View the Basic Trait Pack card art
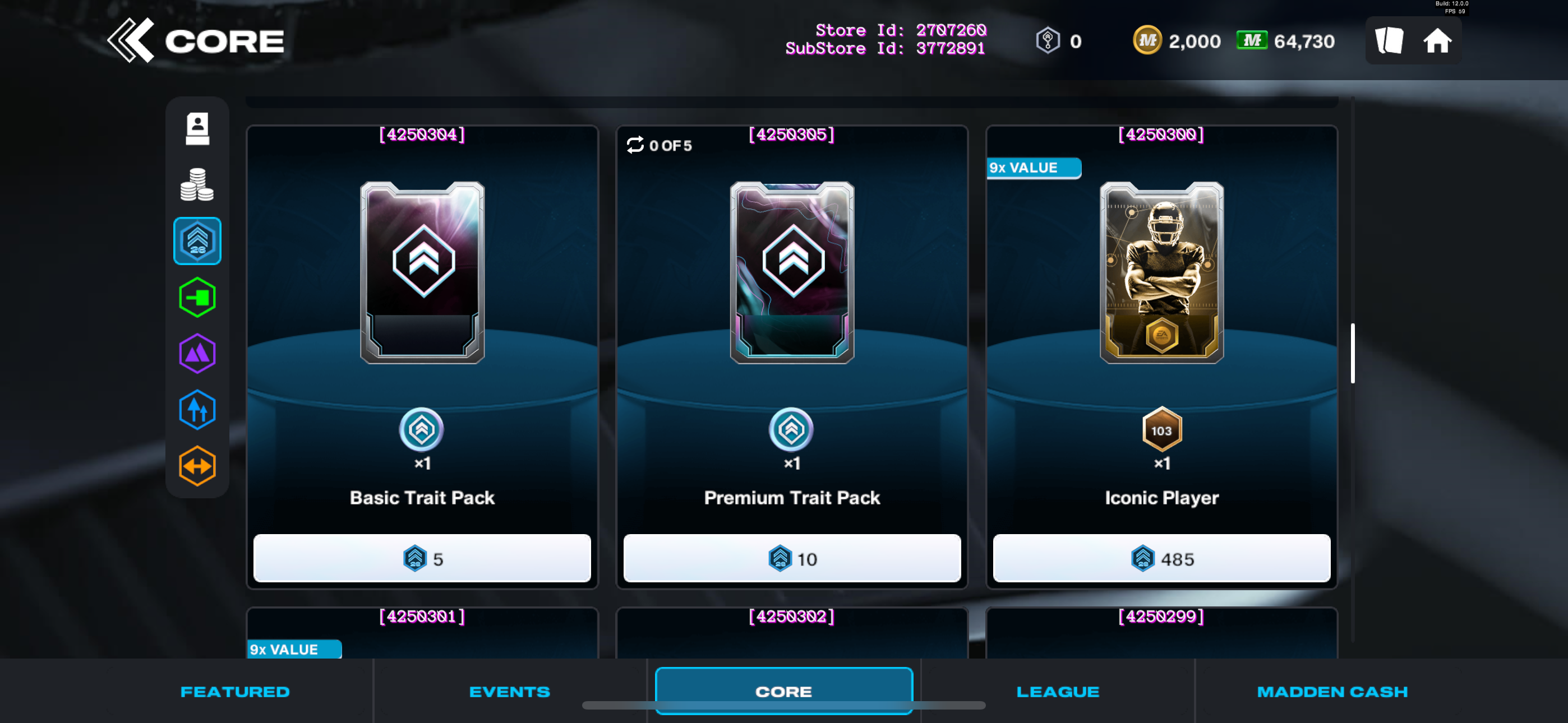Image resolution: width=1568 pixels, height=723 pixels. click(422, 272)
